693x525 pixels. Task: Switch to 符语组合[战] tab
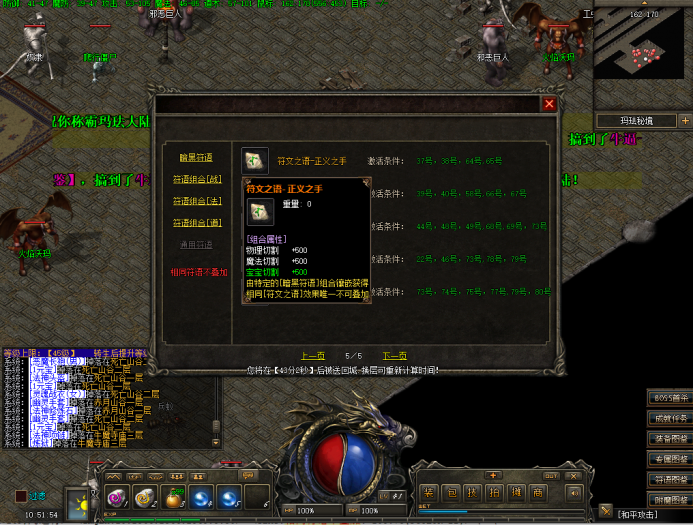click(196, 179)
